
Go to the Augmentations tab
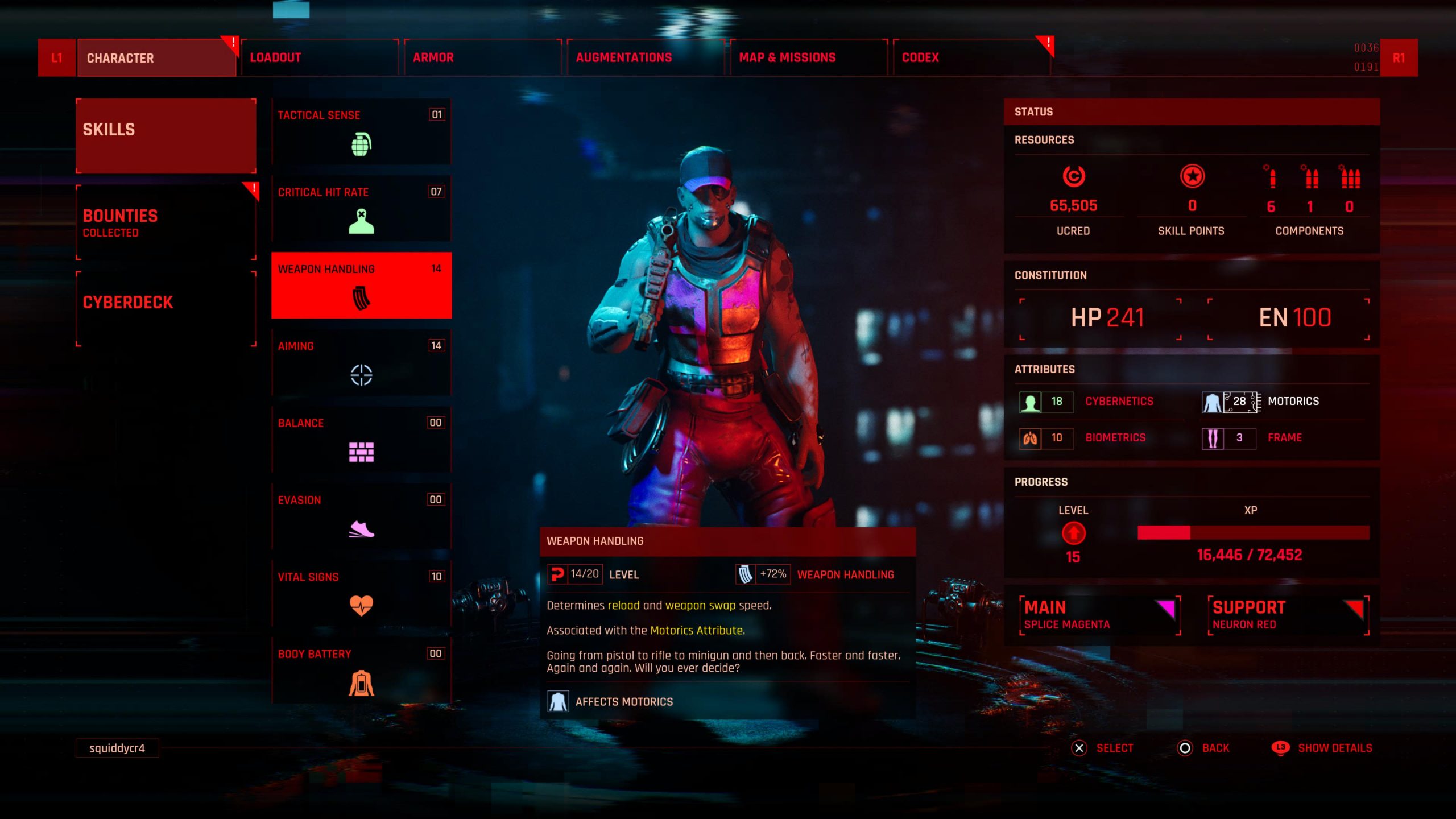[646, 57]
